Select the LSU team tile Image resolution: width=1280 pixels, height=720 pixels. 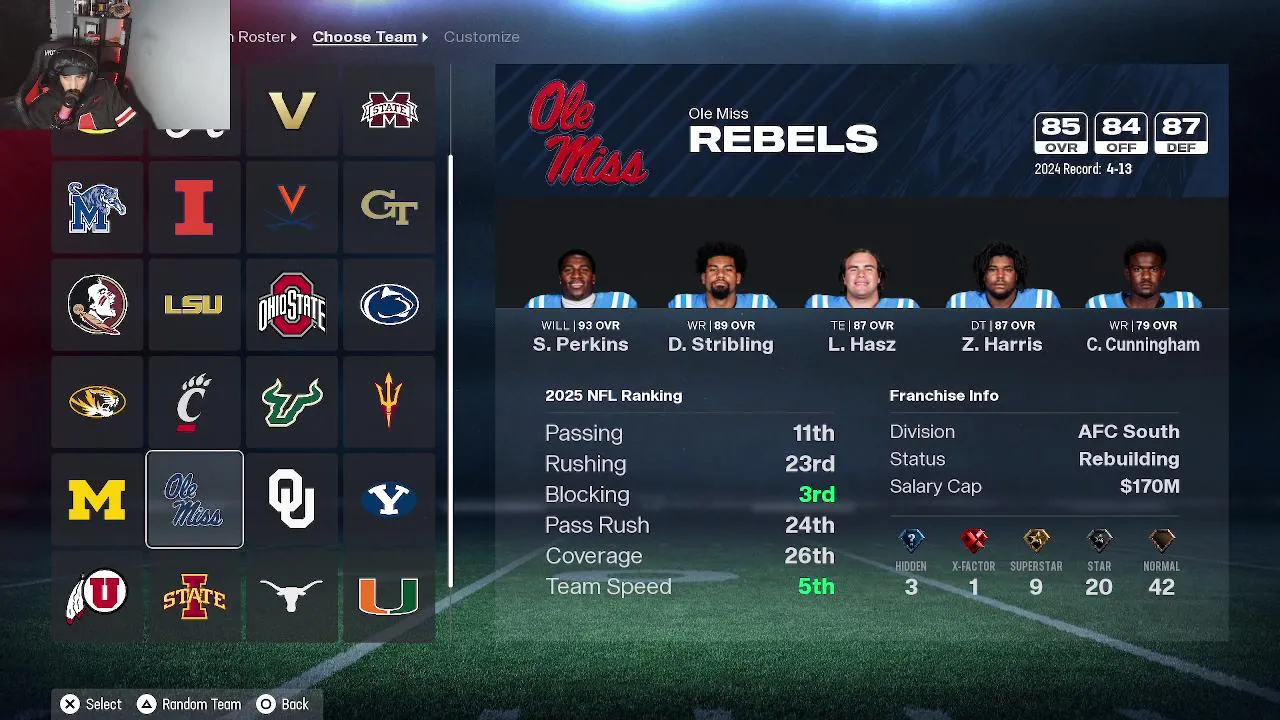(194, 305)
